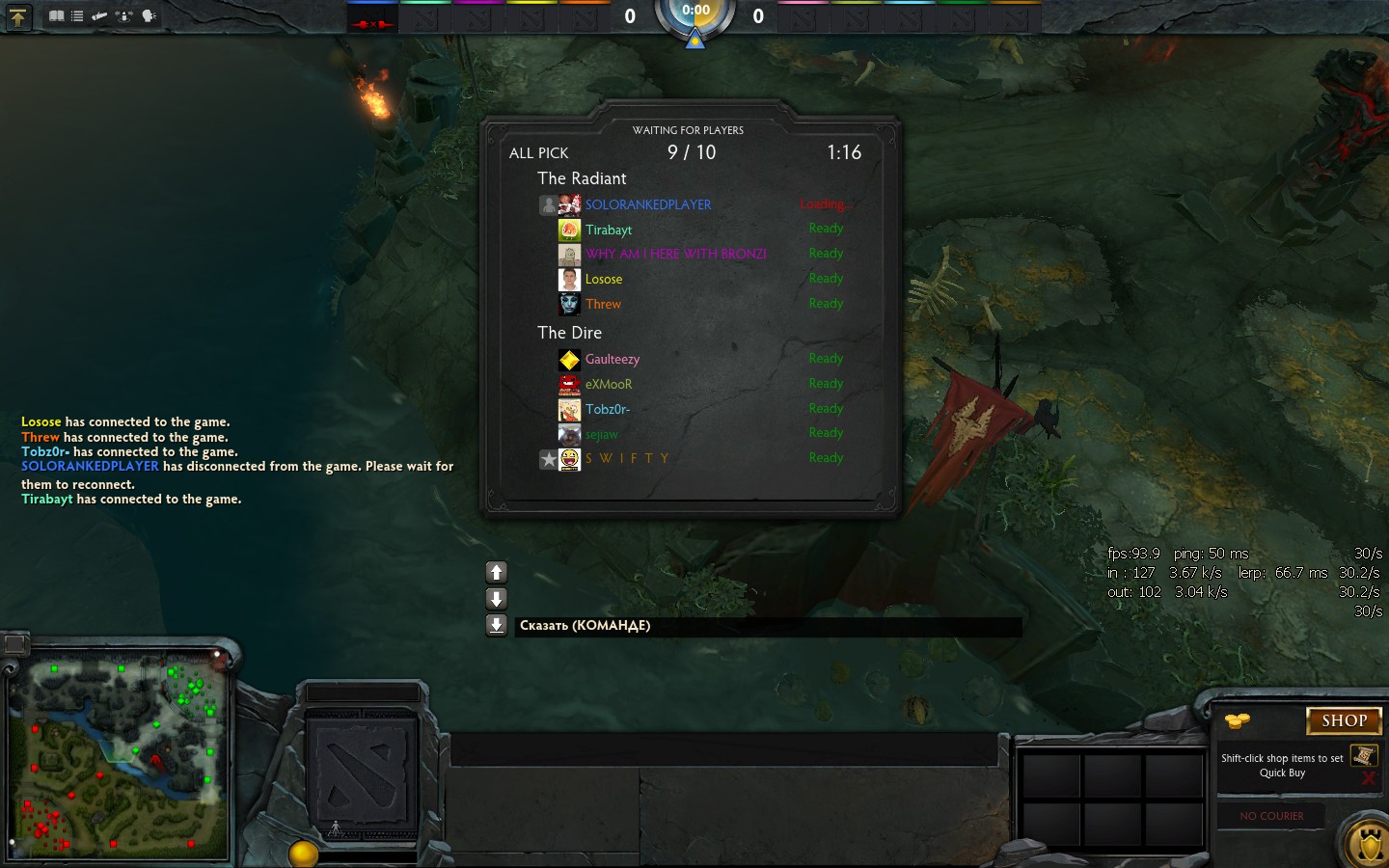
Task: Select player Gaulteezy on The Dire
Action: 613,359
